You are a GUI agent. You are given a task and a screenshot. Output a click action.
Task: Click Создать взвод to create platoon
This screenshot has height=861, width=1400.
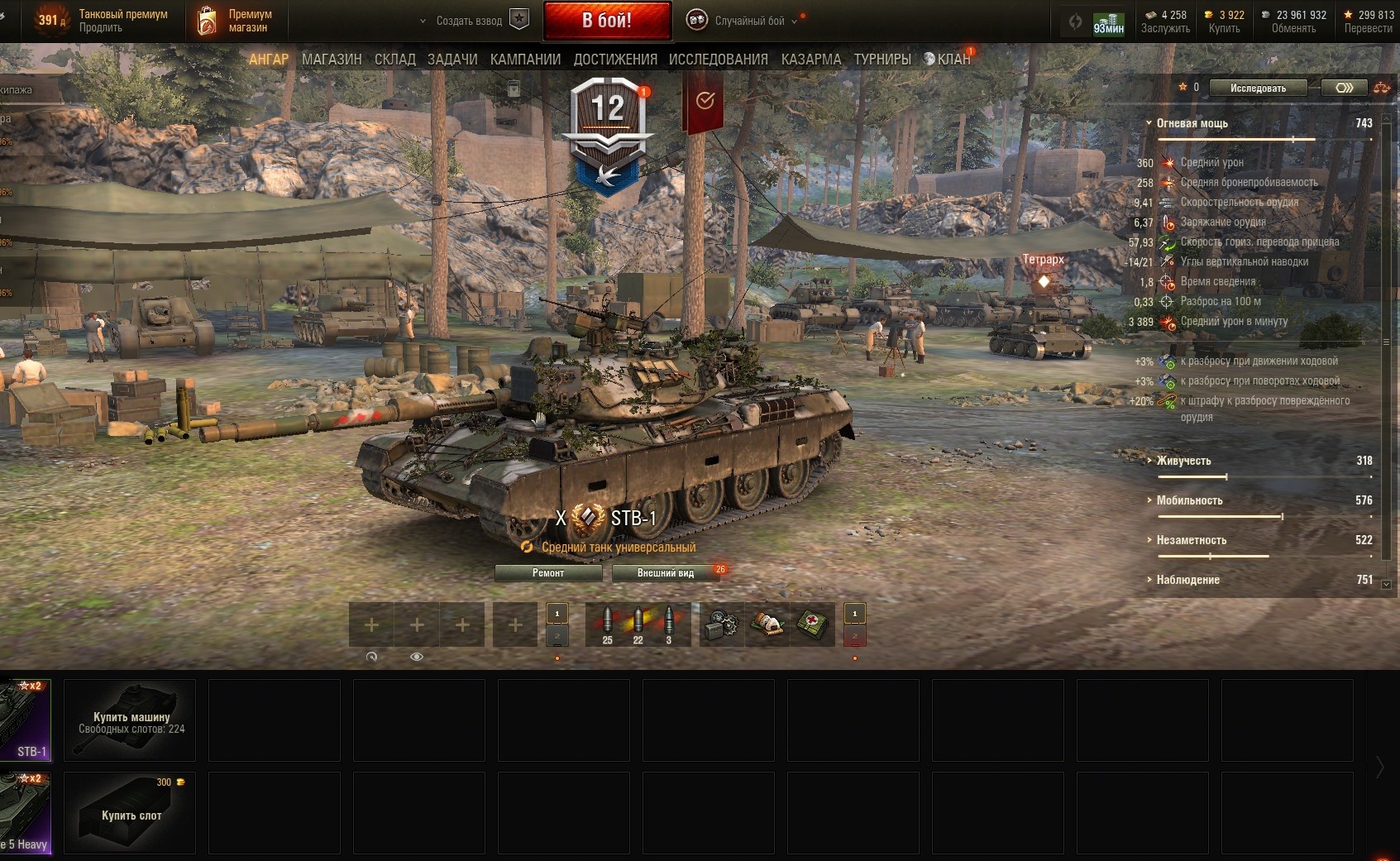coord(469,21)
